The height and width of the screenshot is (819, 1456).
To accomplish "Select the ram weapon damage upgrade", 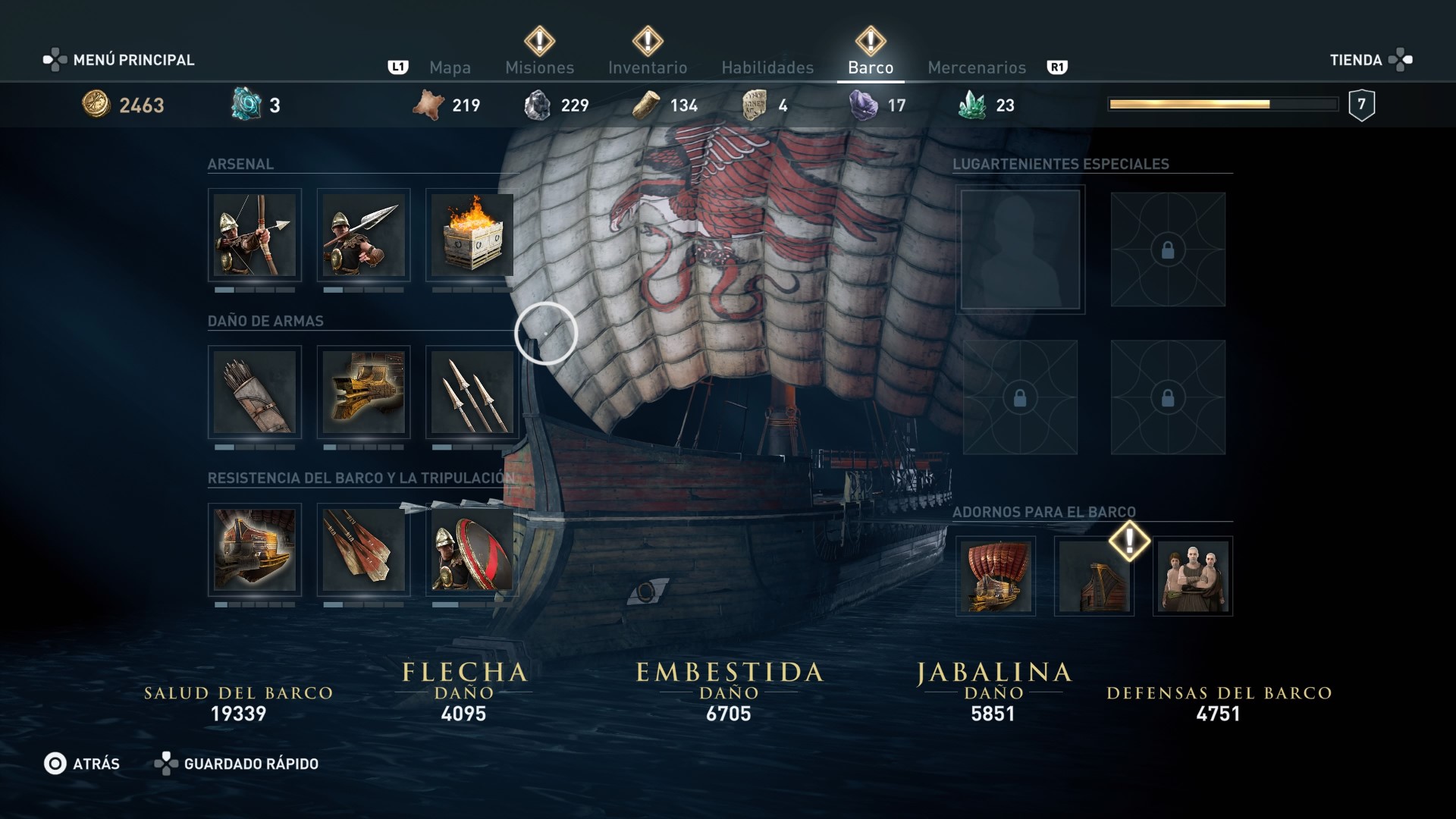I will (x=363, y=392).
